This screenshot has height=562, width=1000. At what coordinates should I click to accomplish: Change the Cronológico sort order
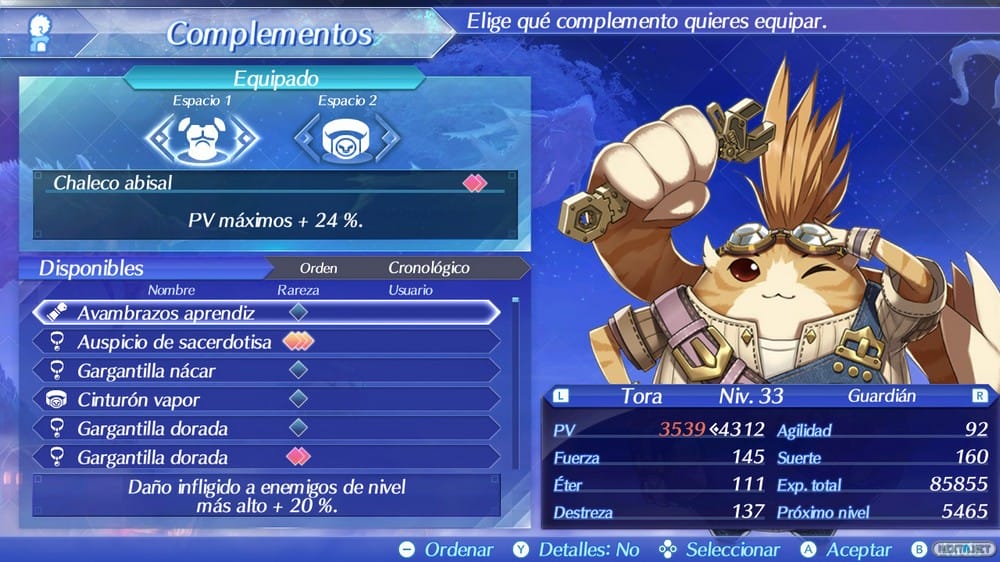[428, 268]
